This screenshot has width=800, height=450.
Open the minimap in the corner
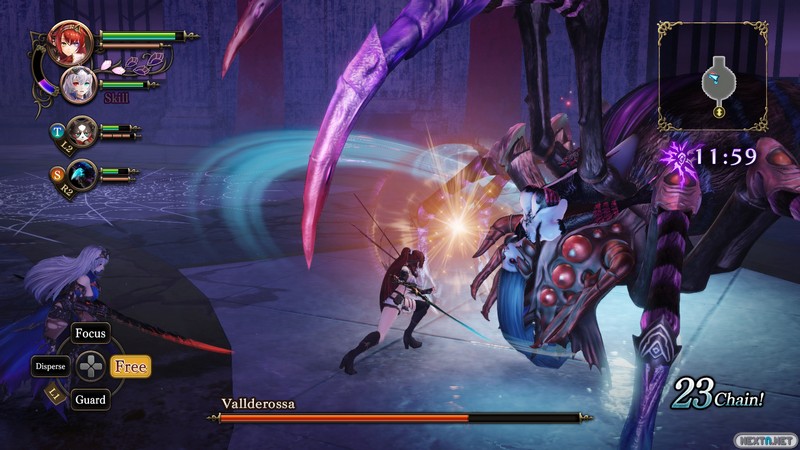[x=712, y=76]
